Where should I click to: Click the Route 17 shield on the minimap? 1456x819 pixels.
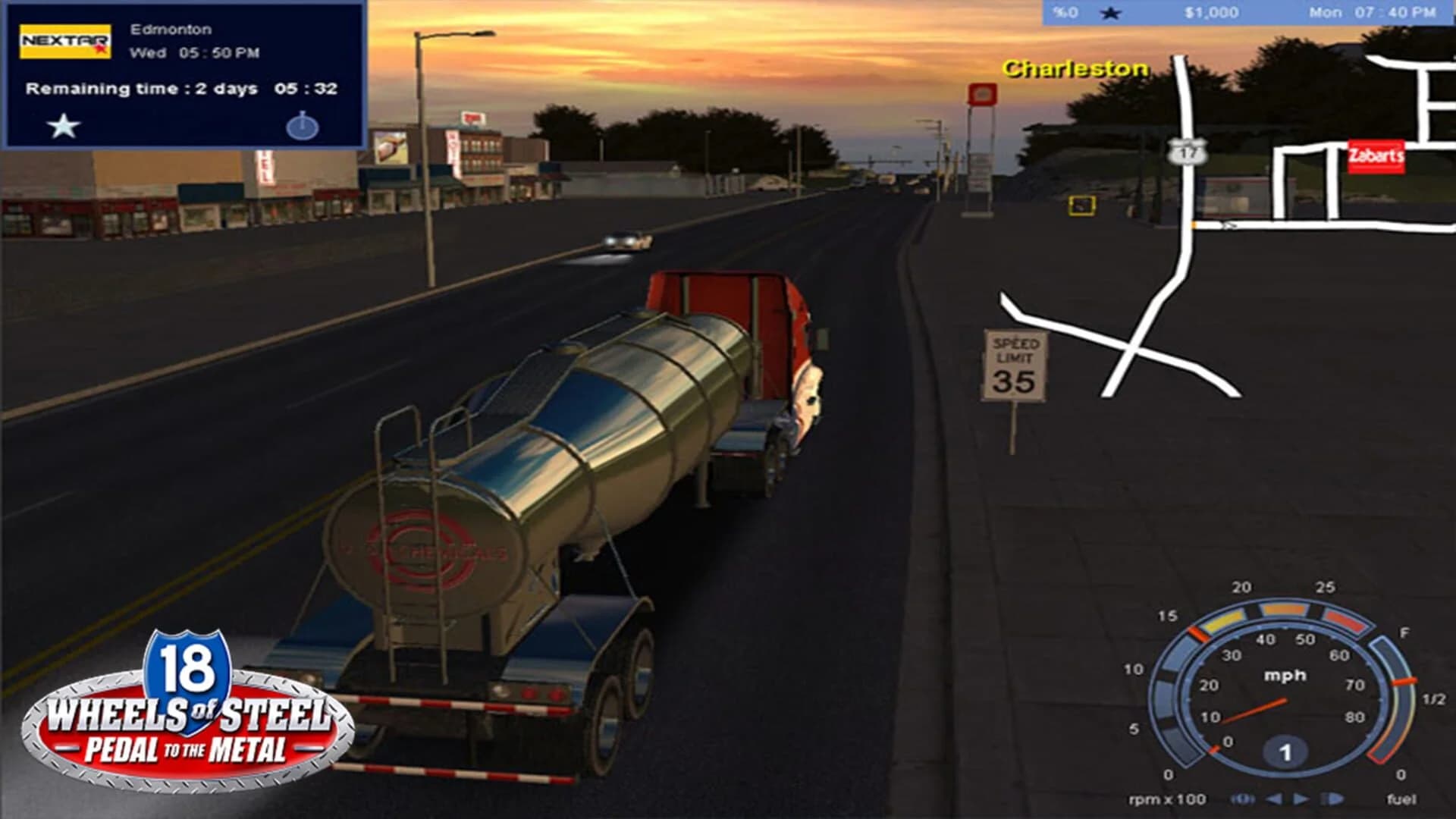pyautogui.click(x=1187, y=152)
